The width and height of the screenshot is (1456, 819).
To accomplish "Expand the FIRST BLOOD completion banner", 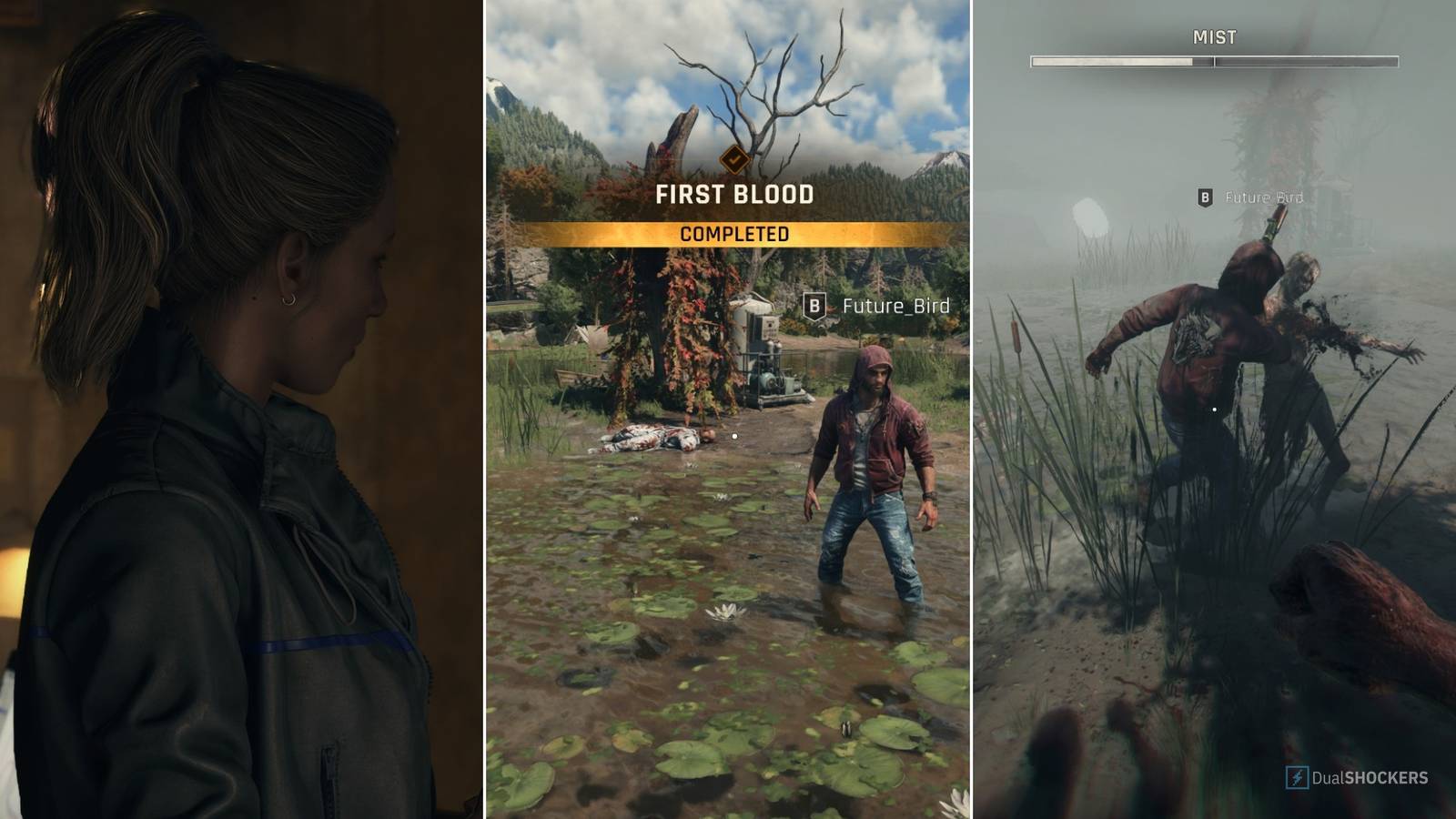I will click(x=733, y=194).
